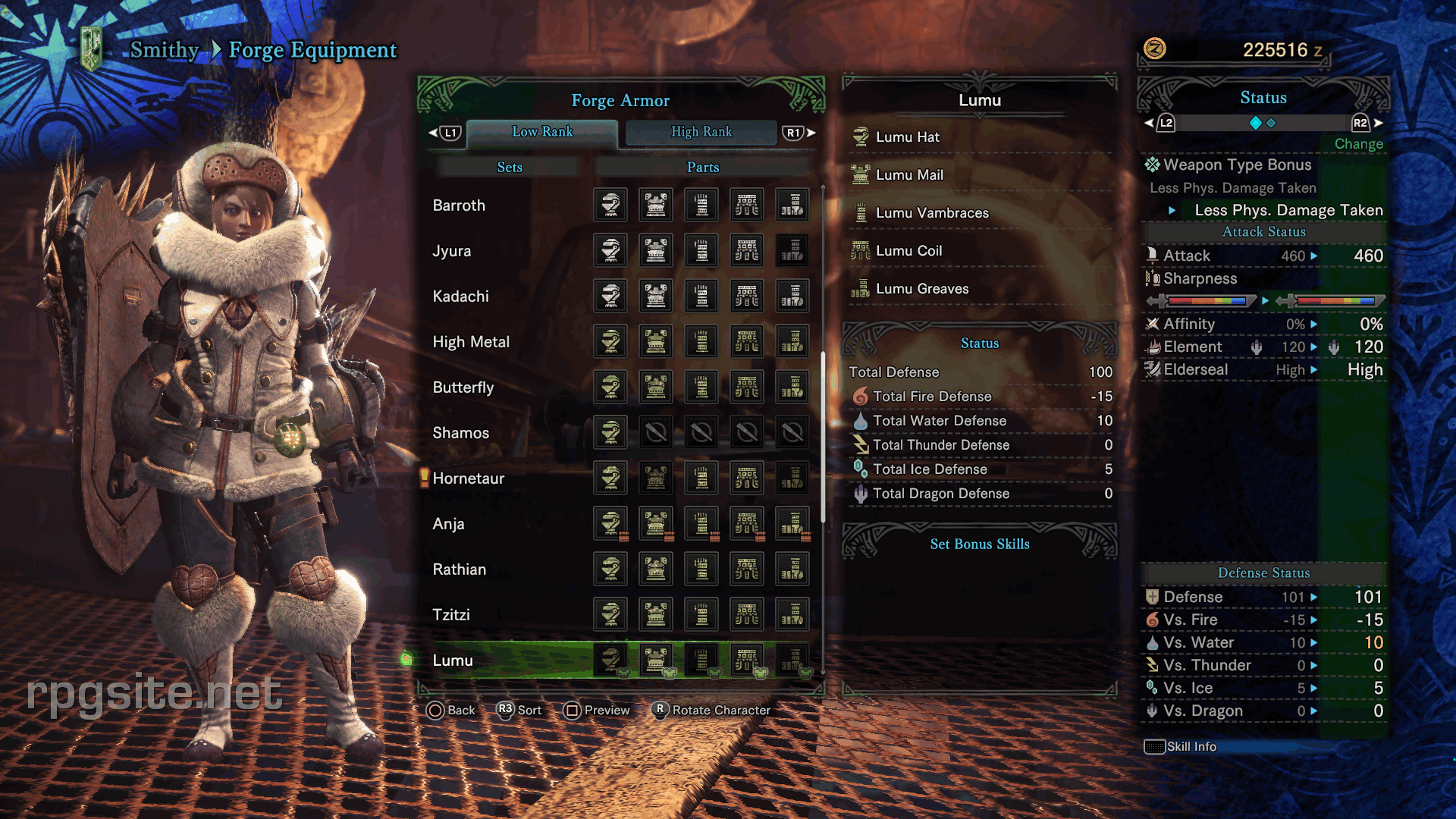The height and width of the screenshot is (819, 1456).
Task: Switch to the High Rank tab
Action: point(701,132)
